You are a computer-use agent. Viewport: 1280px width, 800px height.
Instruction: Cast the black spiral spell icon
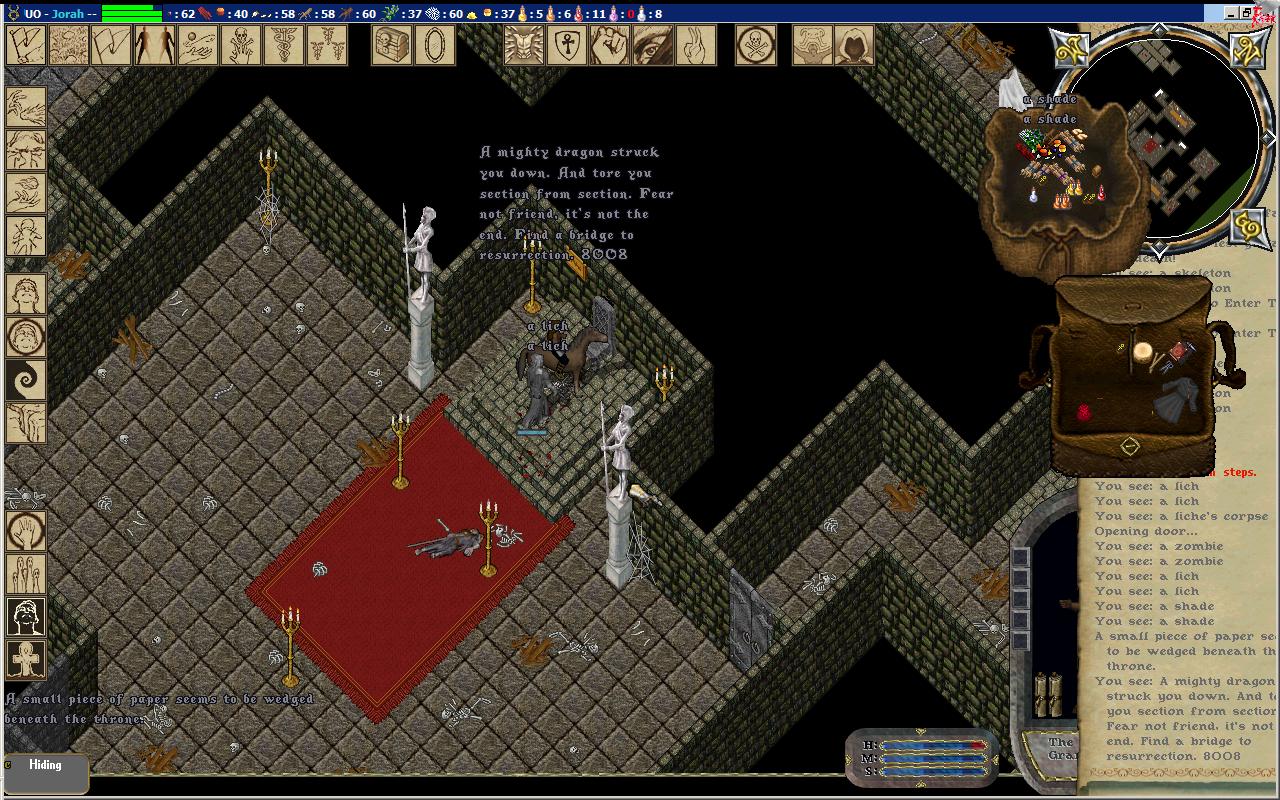(x=26, y=381)
